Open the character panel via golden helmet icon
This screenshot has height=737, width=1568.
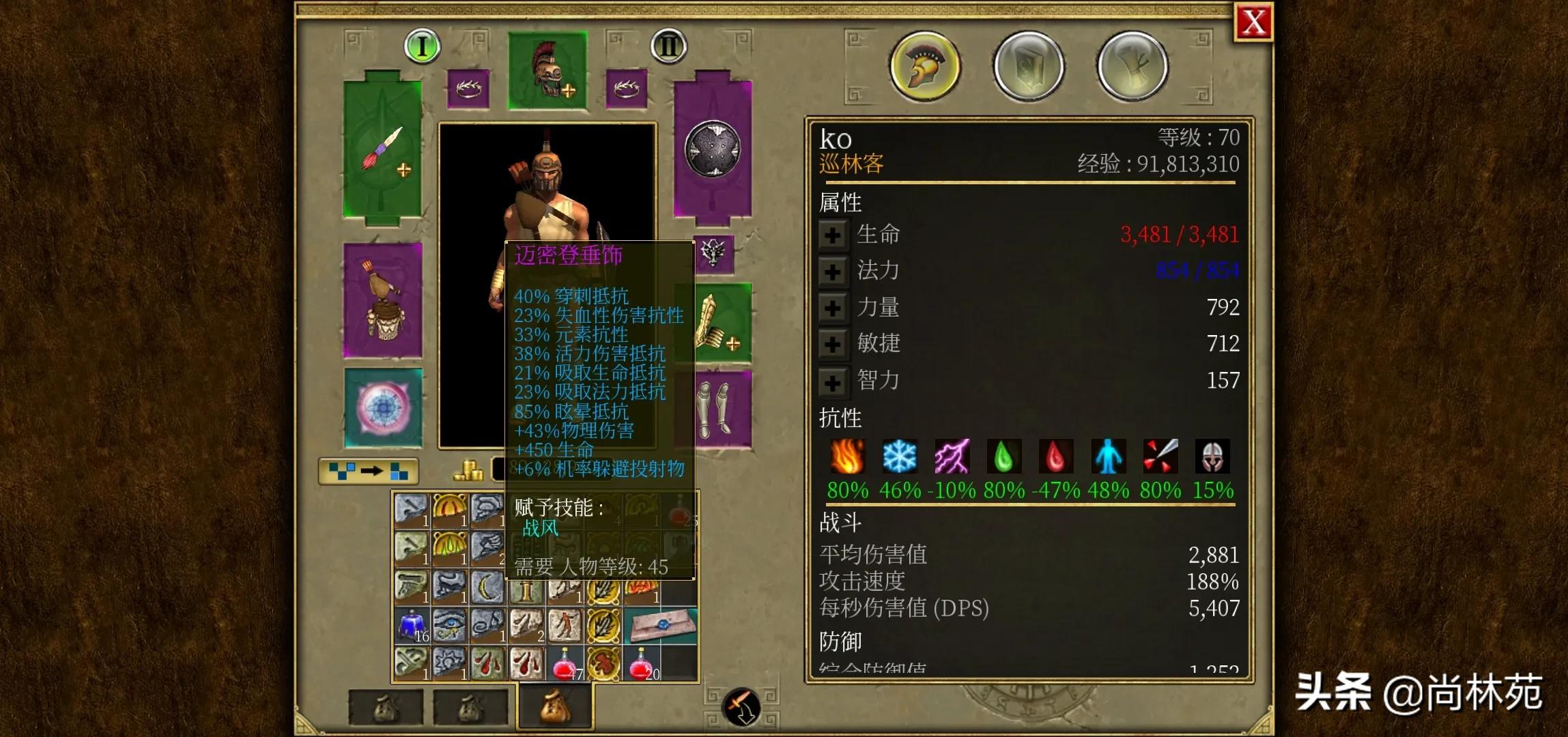(x=924, y=65)
